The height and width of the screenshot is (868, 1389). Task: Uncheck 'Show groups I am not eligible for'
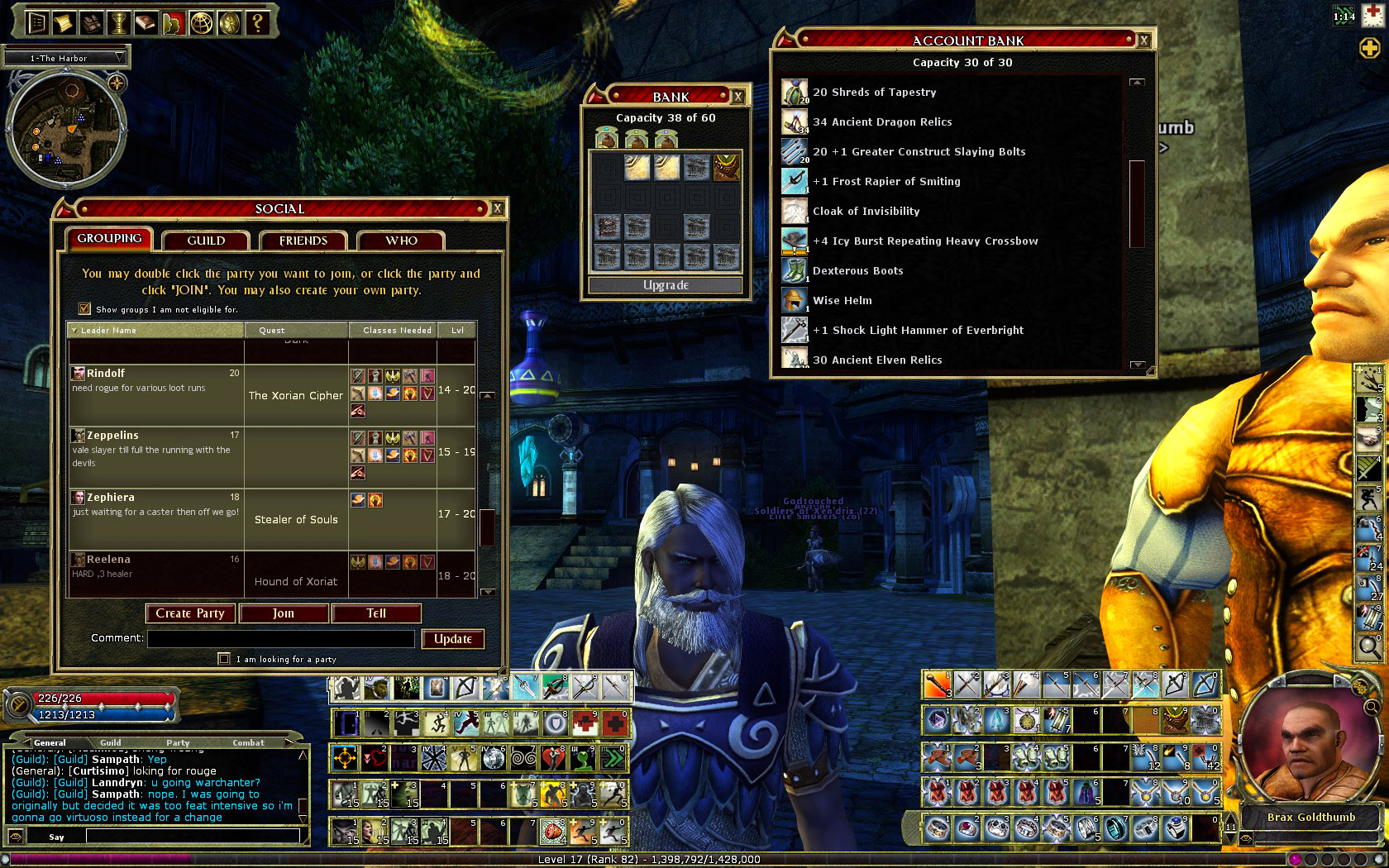(84, 309)
